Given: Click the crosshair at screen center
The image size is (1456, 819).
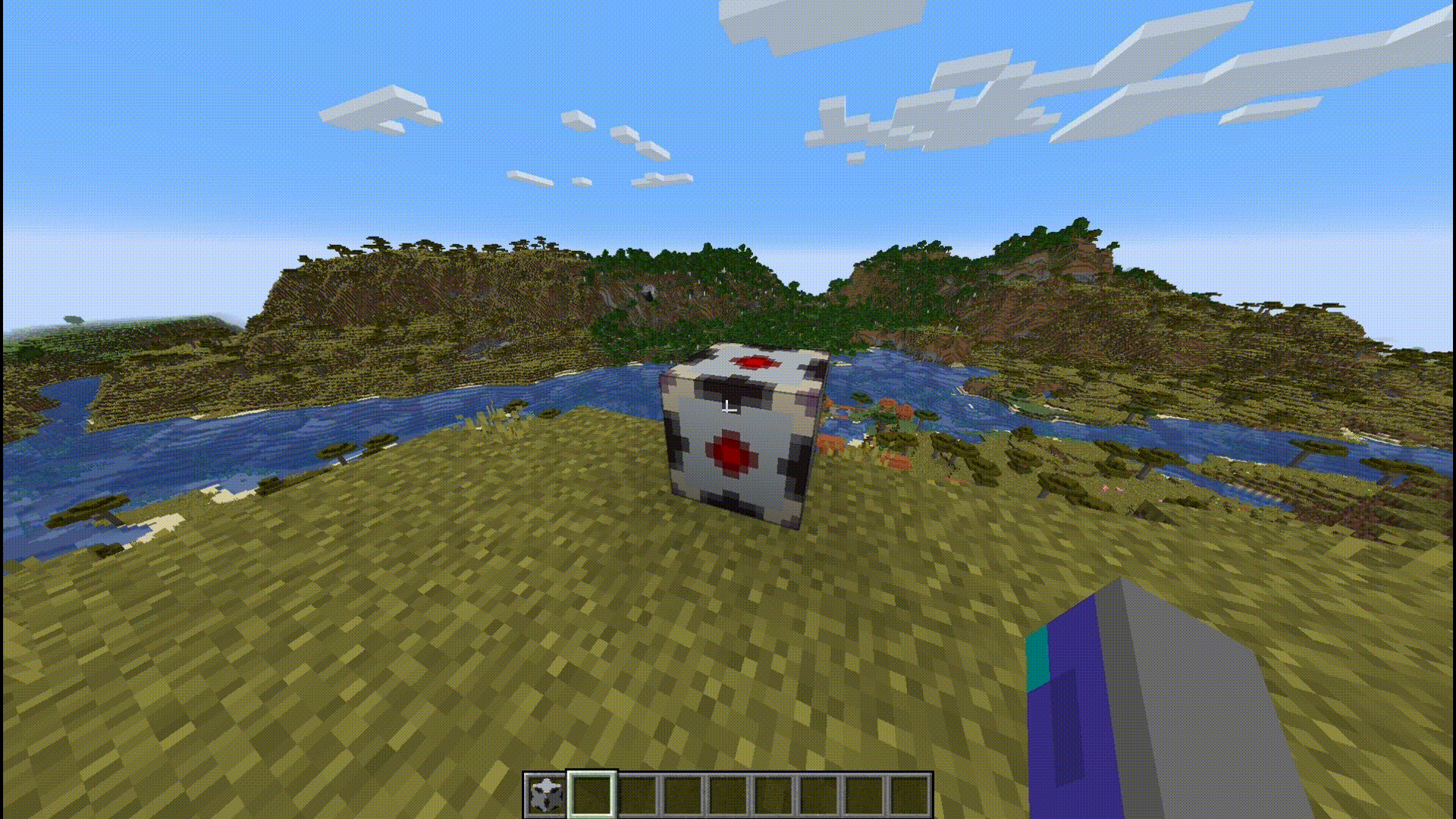Looking at the screenshot, I should [728, 409].
